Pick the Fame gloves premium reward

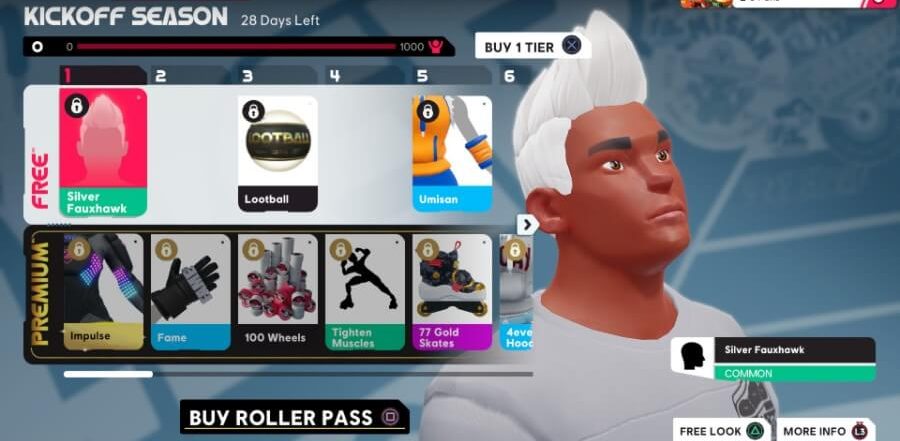pyautogui.click(x=191, y=292)
